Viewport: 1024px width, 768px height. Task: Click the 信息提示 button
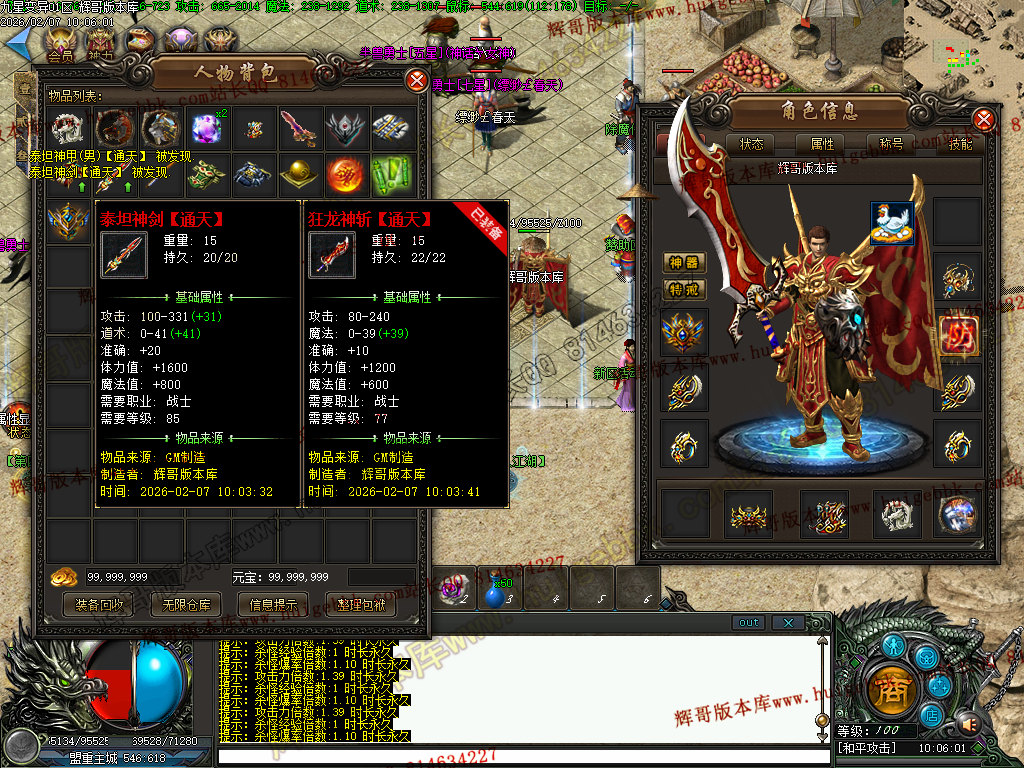pos(272,605)
